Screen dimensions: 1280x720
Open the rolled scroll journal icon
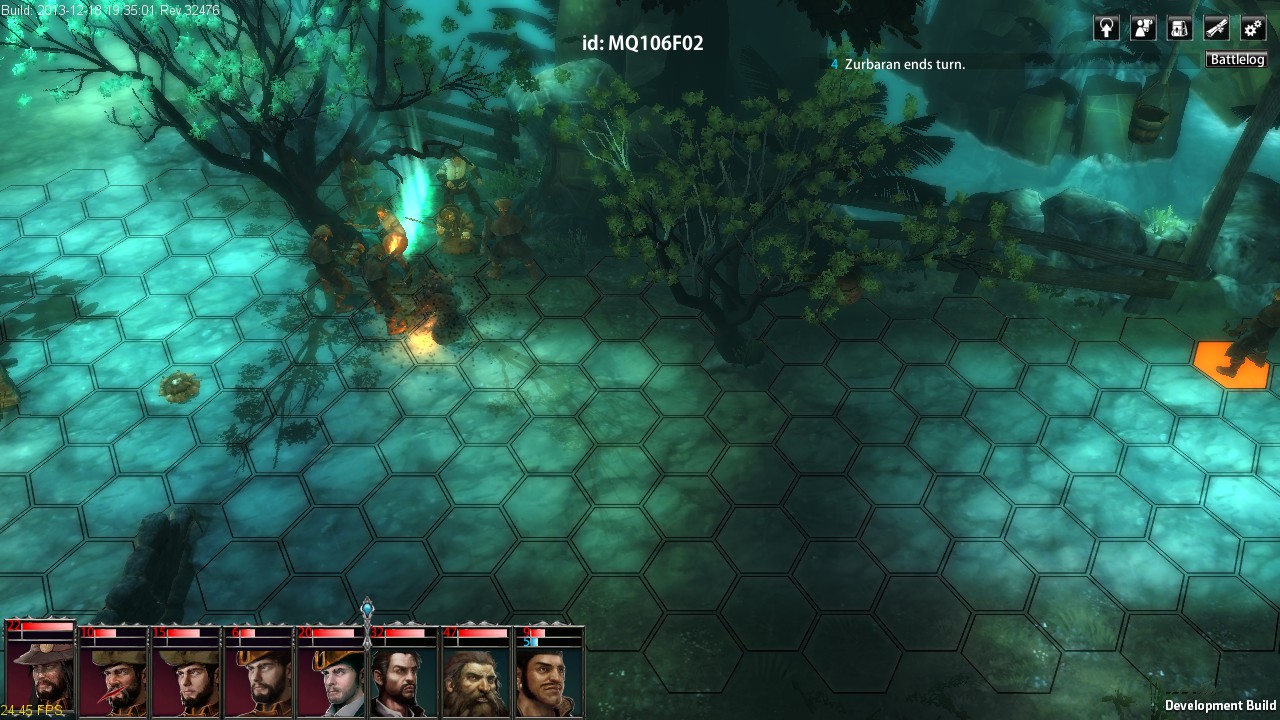click(1216, 28)
